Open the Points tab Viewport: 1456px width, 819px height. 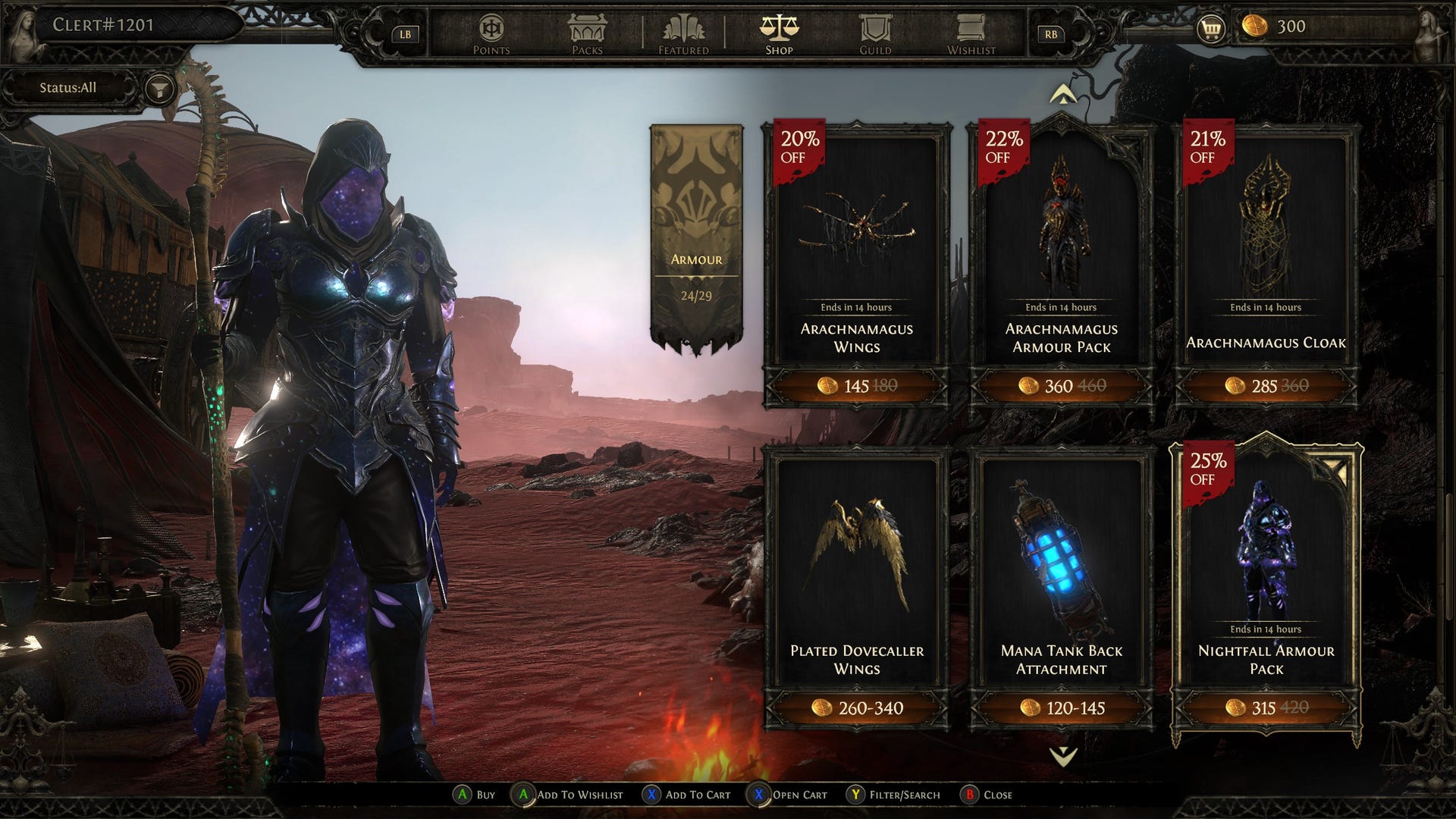pyautogui.click(x=491, y=35)
